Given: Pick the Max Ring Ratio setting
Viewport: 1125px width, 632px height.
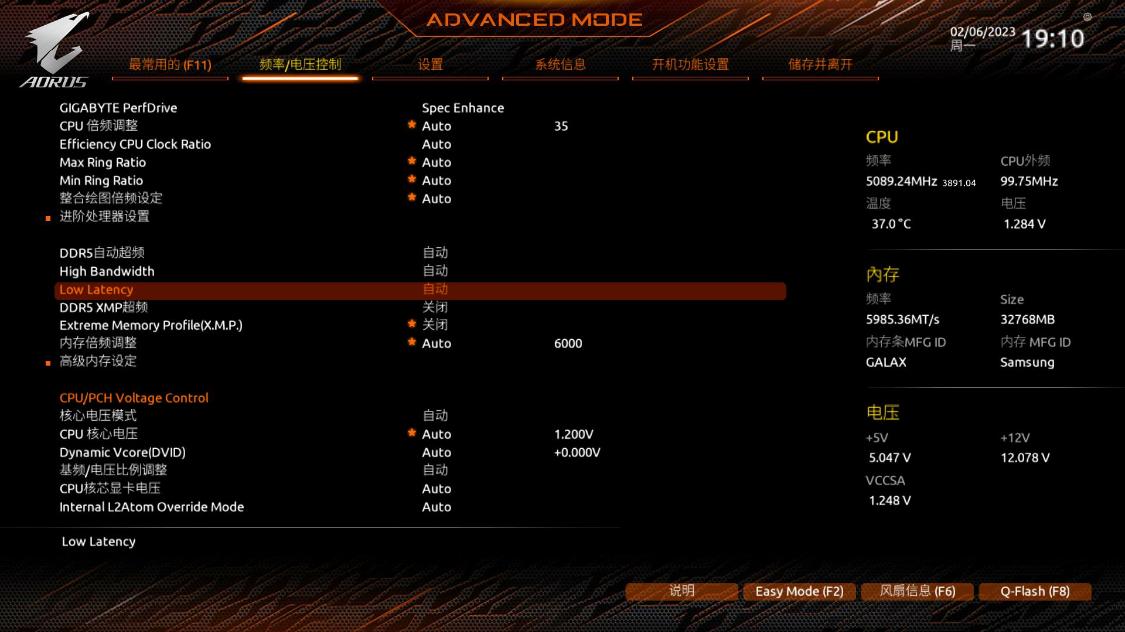Looking at the screenshot, I should tap(103, 162).
